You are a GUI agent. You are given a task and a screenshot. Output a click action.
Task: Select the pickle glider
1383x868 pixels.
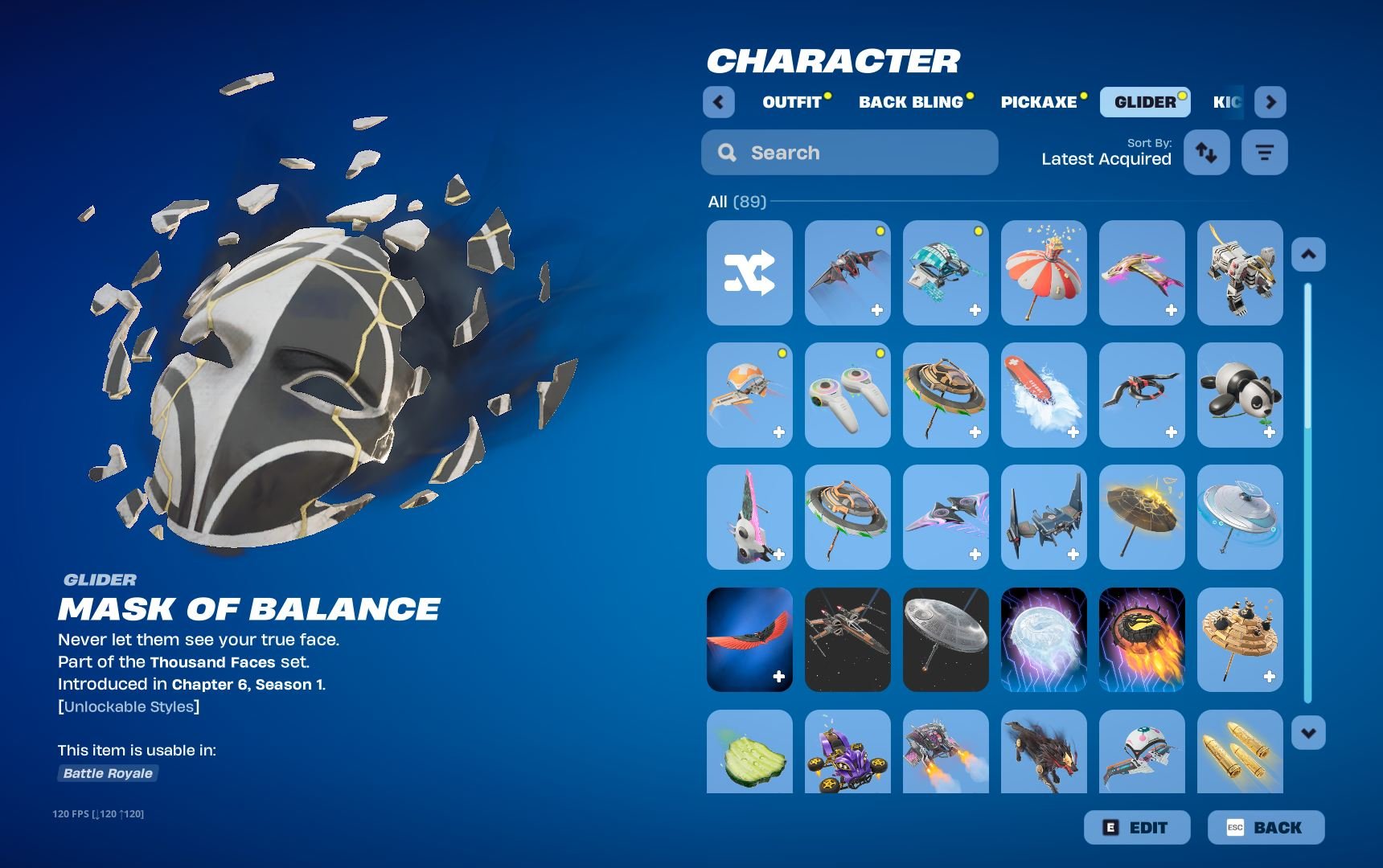click(x=748, y=755)
